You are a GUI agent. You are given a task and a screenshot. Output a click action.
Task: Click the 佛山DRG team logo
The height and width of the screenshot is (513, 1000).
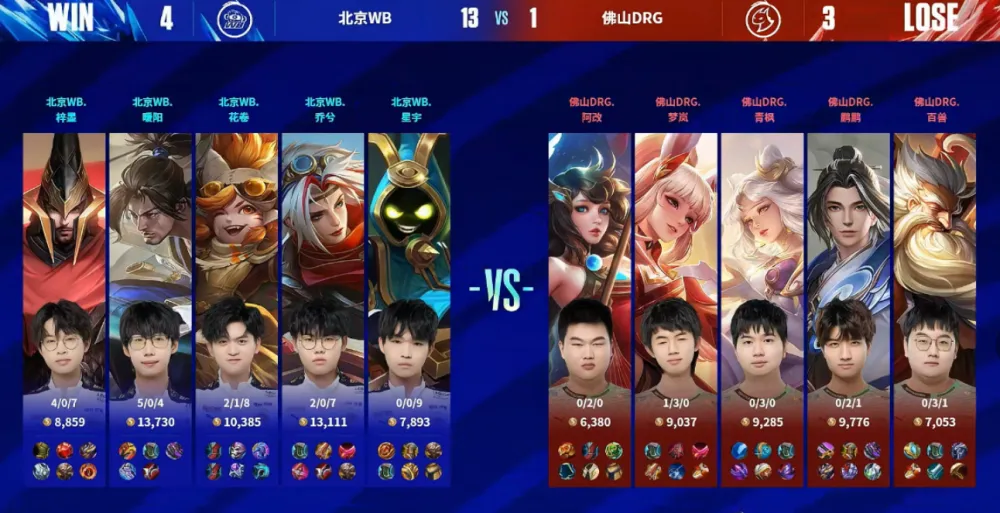763,19
